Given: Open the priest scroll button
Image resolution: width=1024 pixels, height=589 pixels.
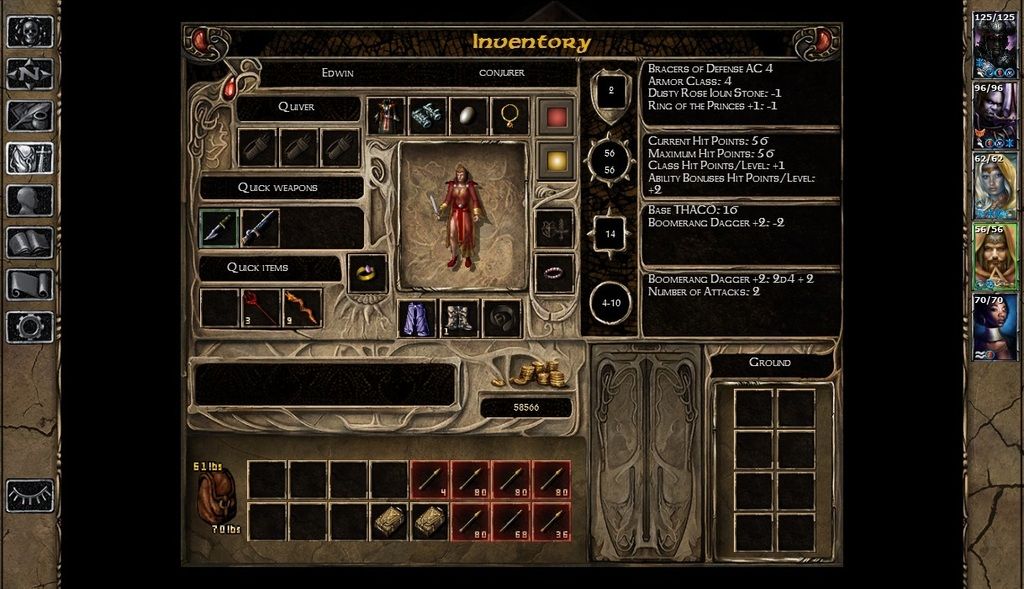Looking at the screenshot, I should tap(30, 284).
